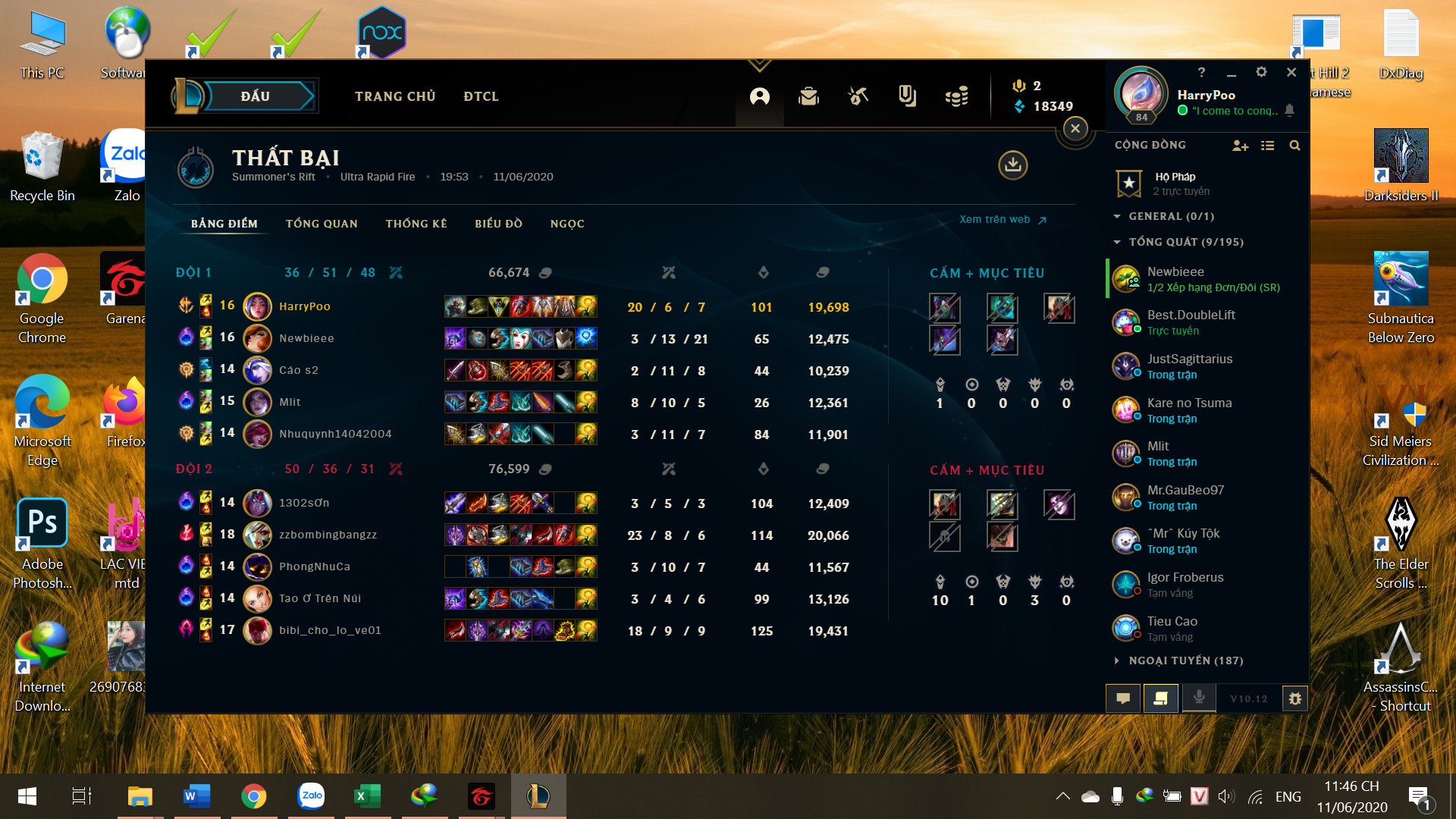Go to the ĐTCL section
This screenshot has height=819, width=1456.
pos(481,96)
